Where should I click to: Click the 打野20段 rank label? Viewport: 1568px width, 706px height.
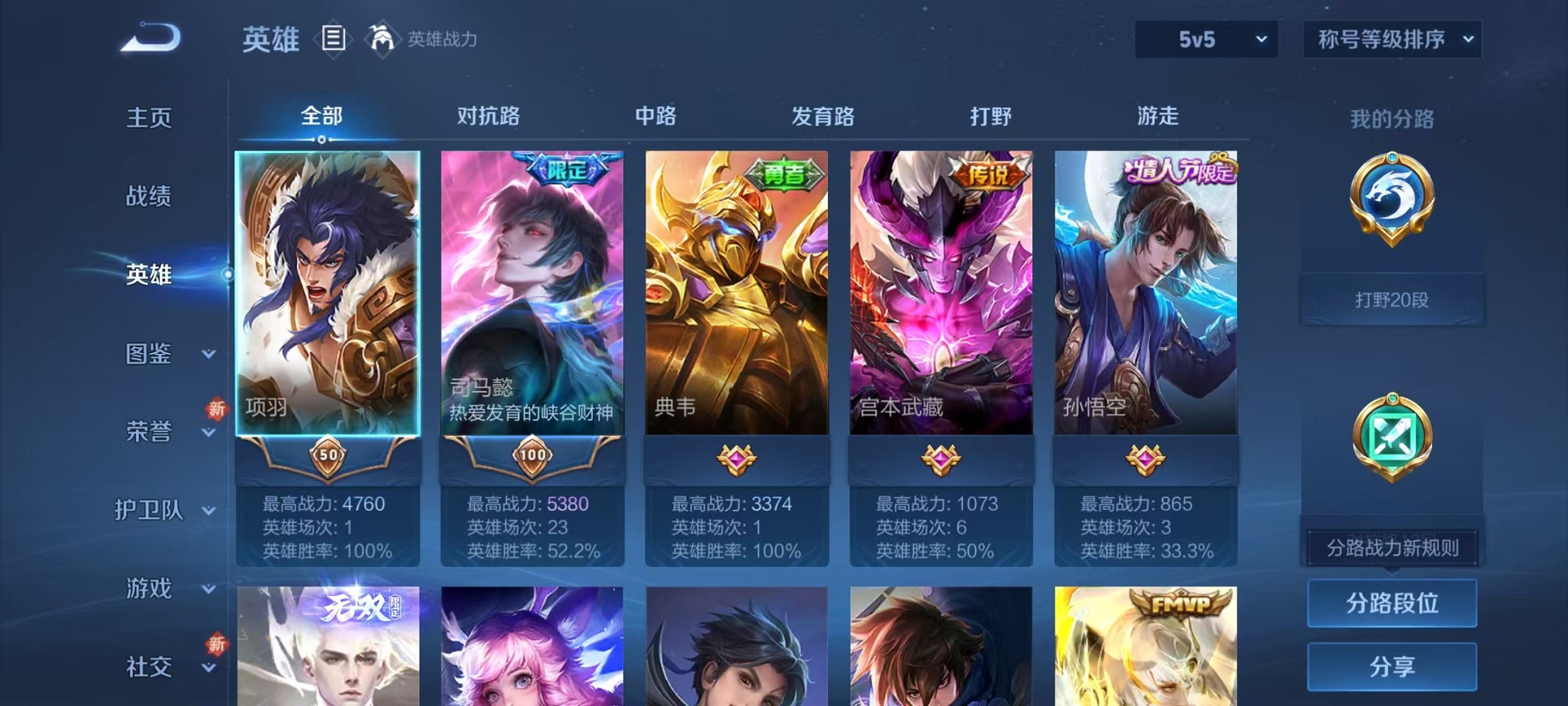click(1391, 299)
